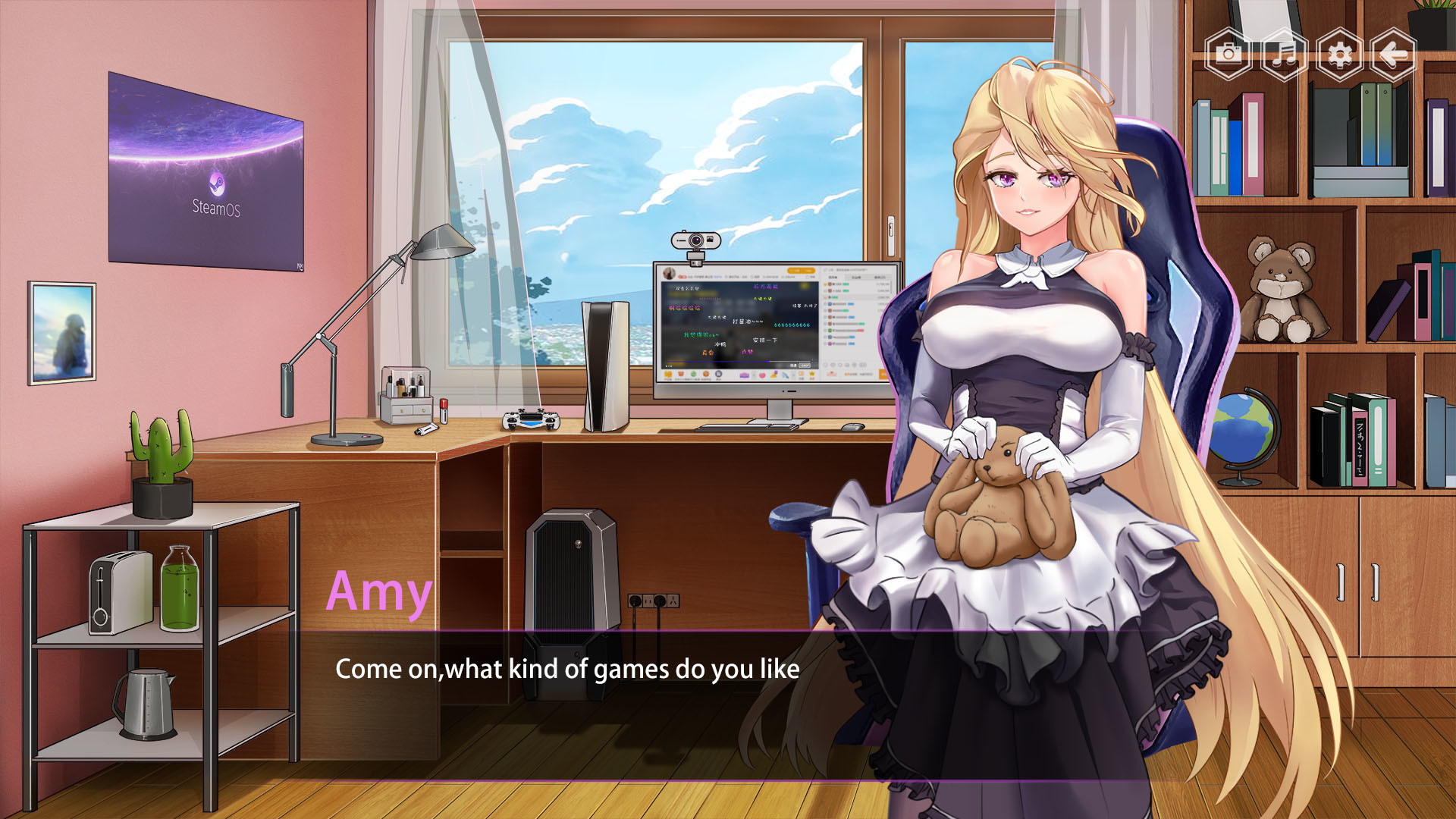
Task: Take a screenshot with the camera icon
Action: click(1228, 53)
